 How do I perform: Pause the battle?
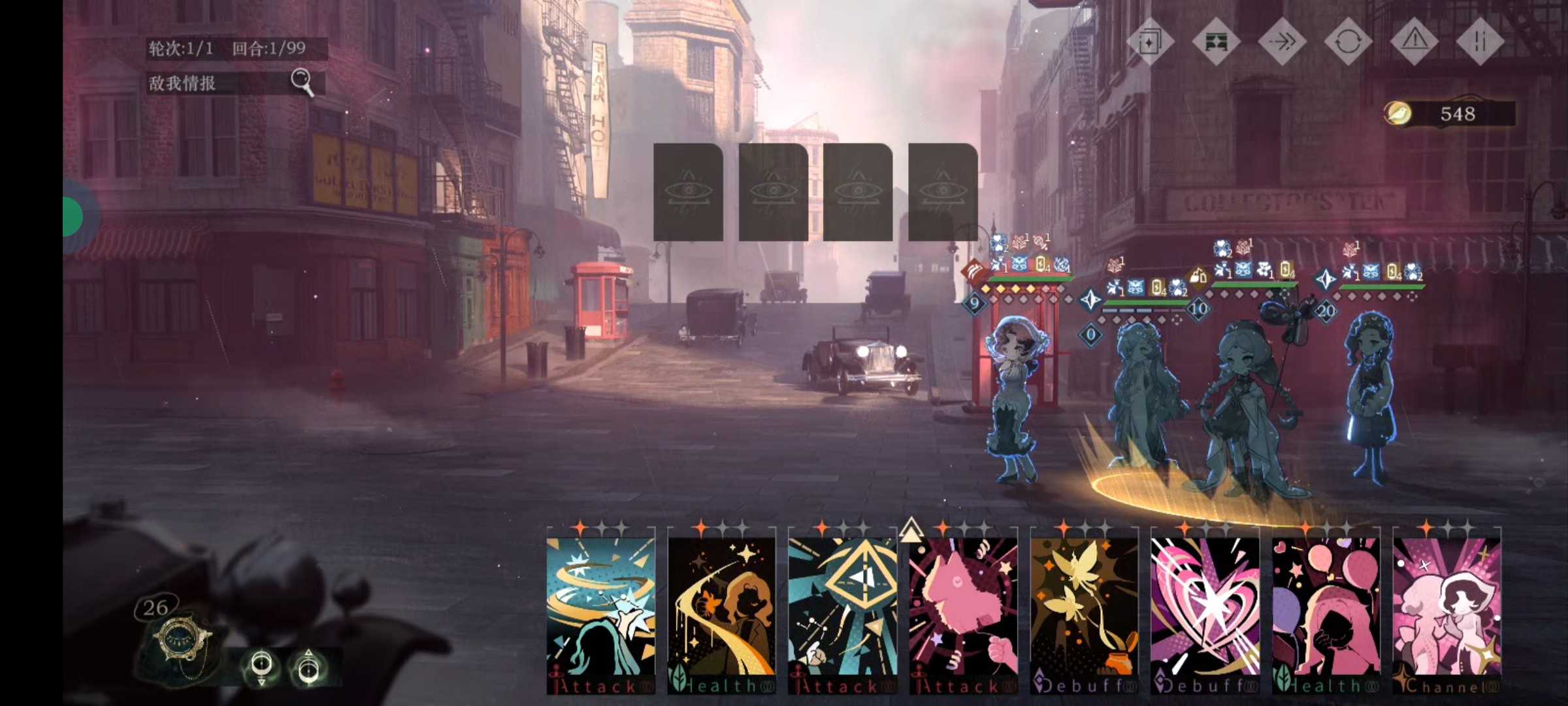click(1480, 42)
